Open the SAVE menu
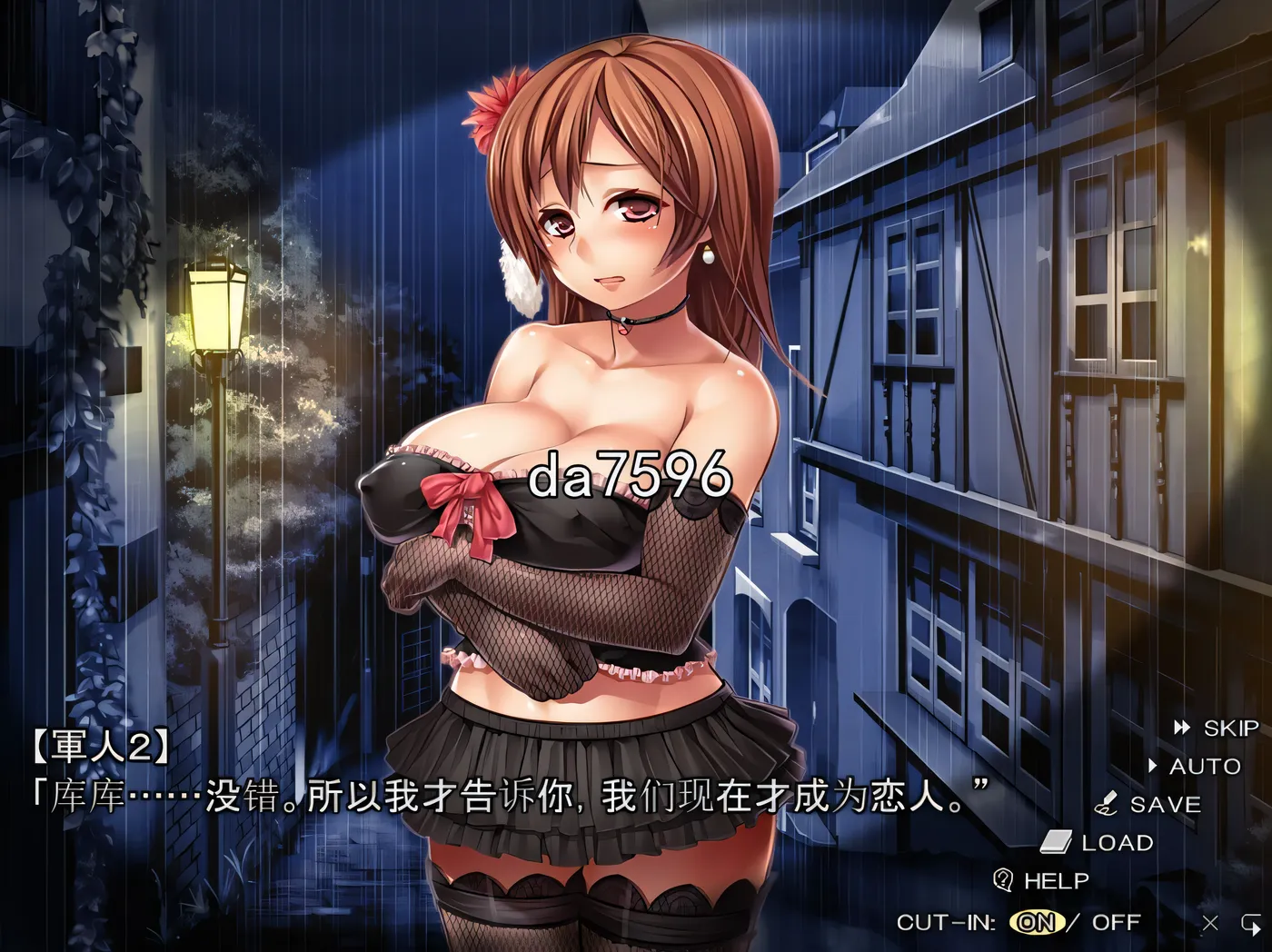The width and height of the screenshot is (1272, 952). 1149,804
